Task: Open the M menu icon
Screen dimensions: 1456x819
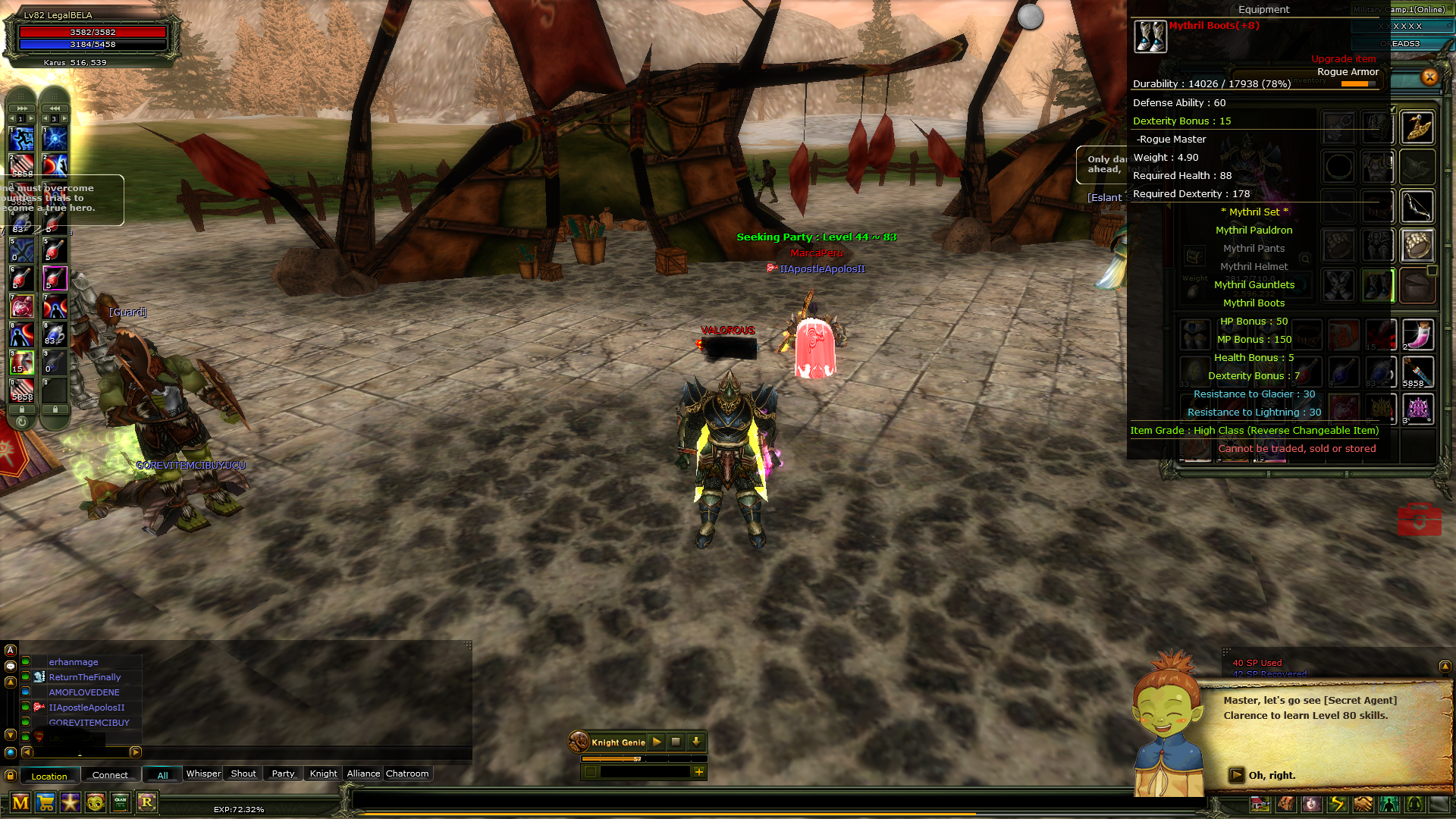Action: pos(20,802)
